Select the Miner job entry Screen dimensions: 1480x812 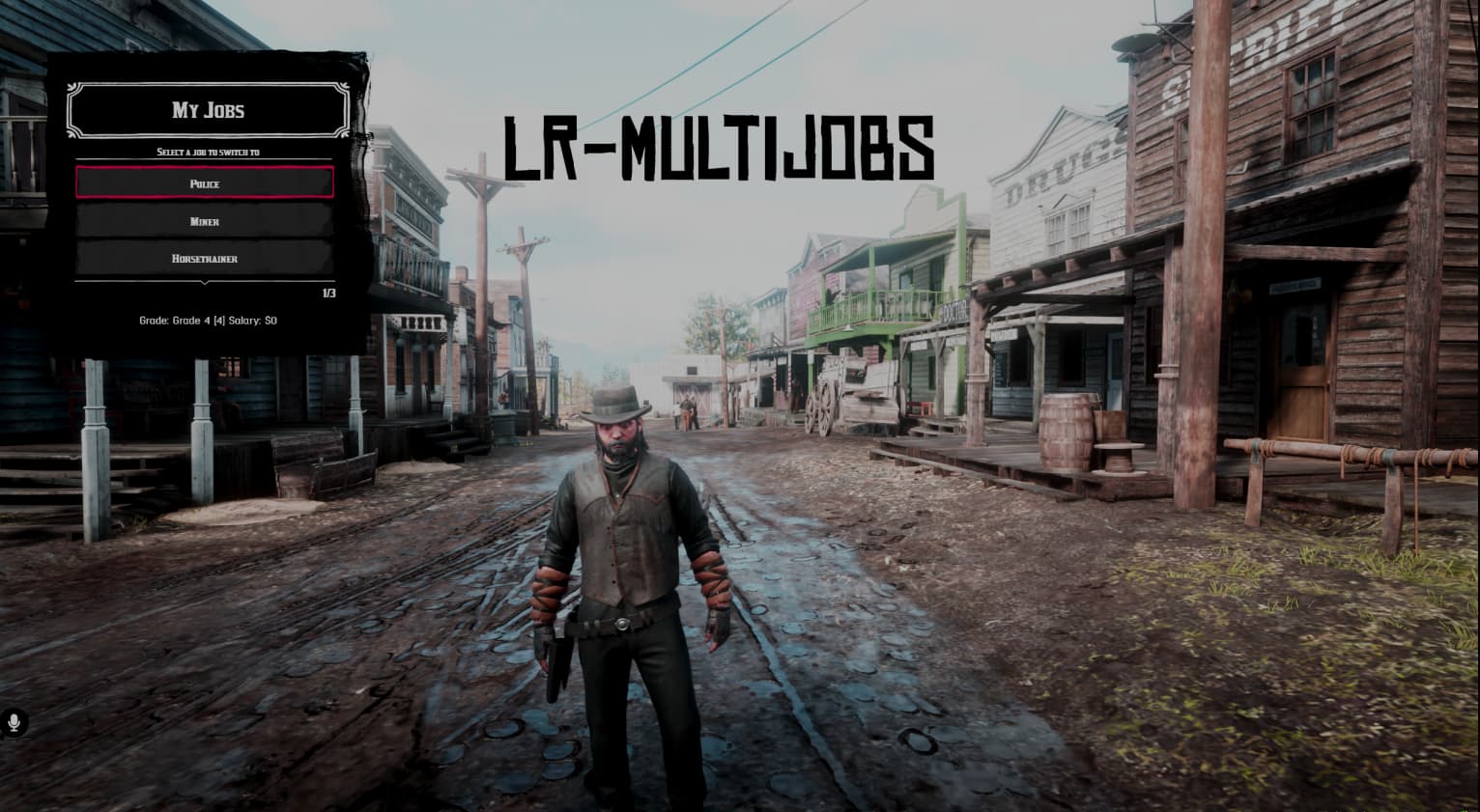[x=205, y=221]
